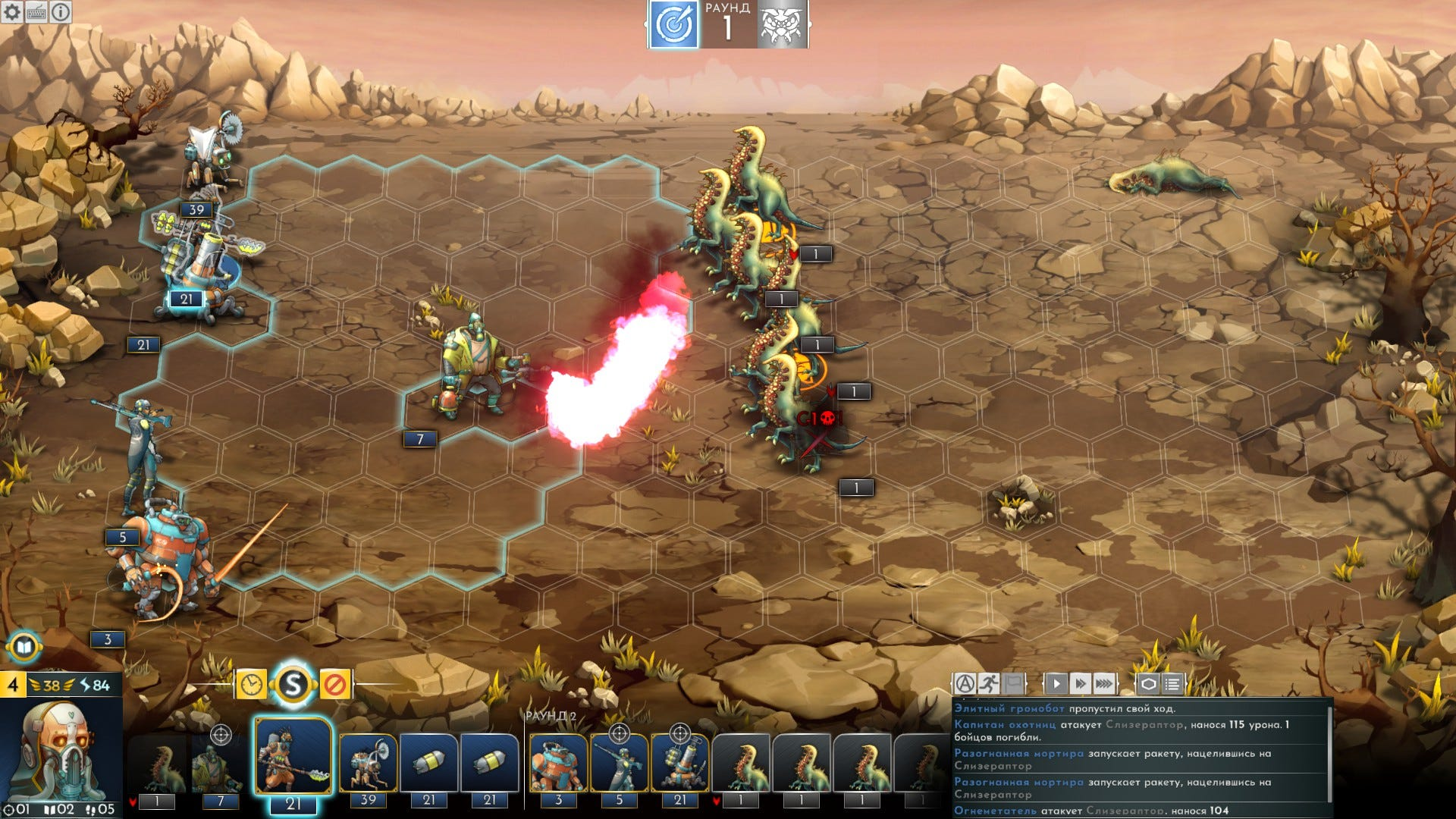The image size is (1456, 819).
Task: Open the info icon
Action: pyautogui.click(x=61, y=12)
